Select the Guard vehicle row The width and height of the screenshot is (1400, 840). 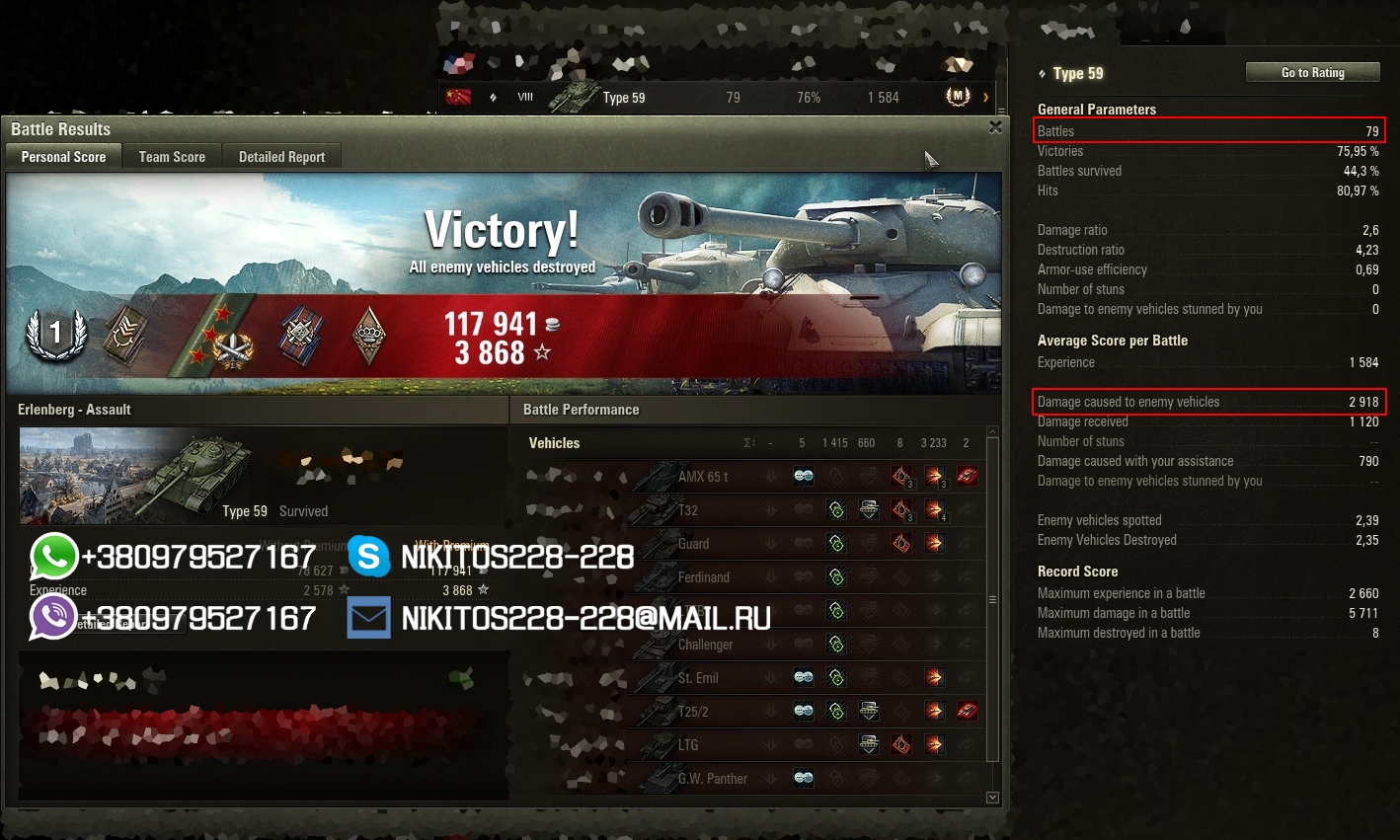693,544
